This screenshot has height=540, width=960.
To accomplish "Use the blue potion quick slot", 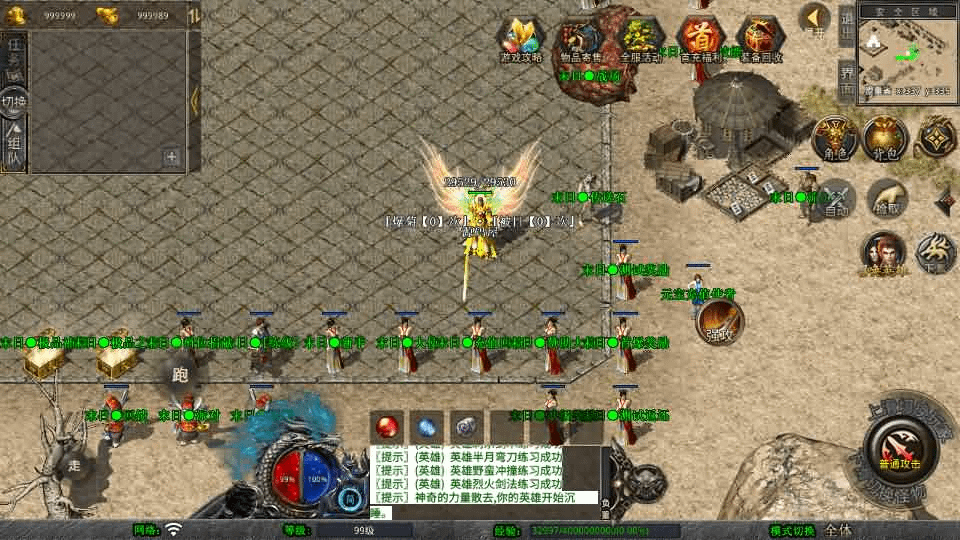I will click(x=425, y=425).
